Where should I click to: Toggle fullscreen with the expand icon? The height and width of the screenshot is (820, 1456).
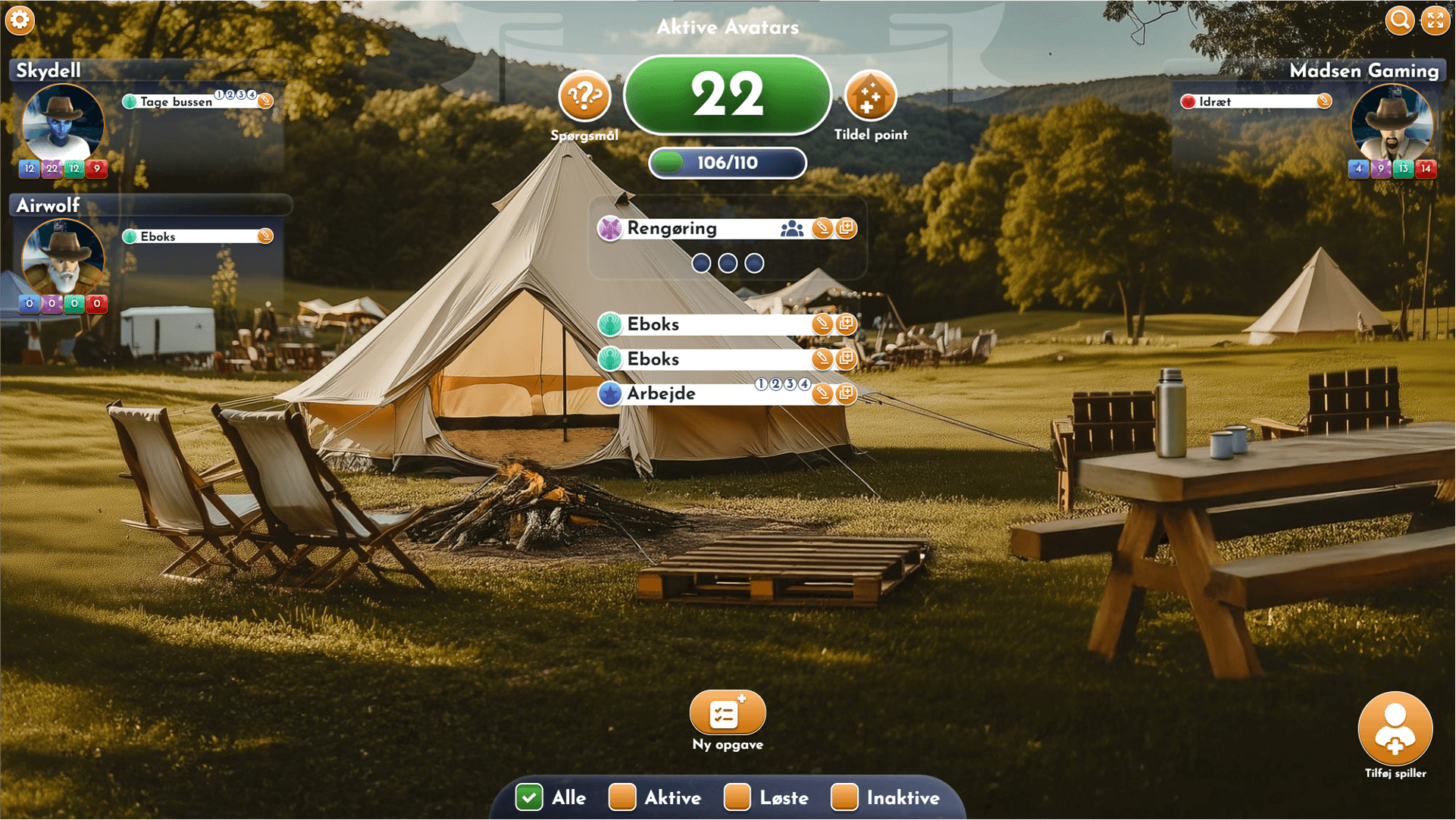(1435, 20)
